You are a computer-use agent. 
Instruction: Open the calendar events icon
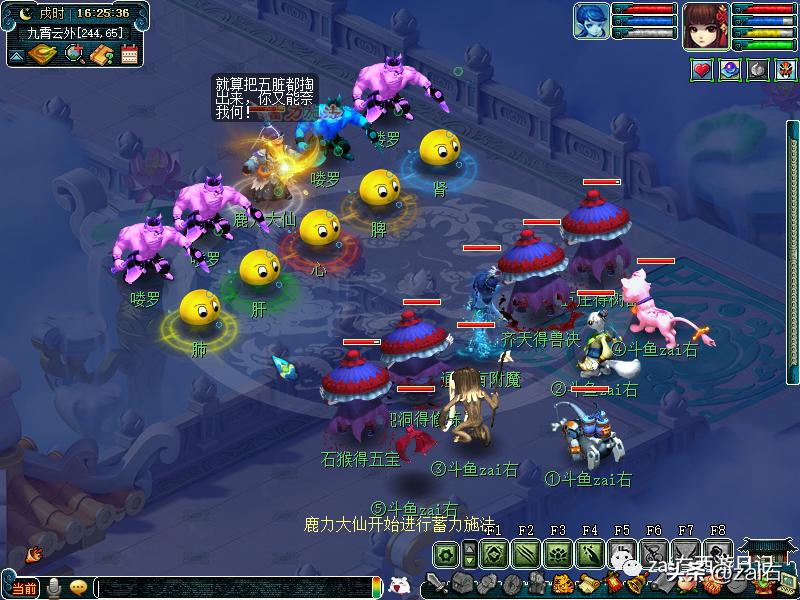128,54
